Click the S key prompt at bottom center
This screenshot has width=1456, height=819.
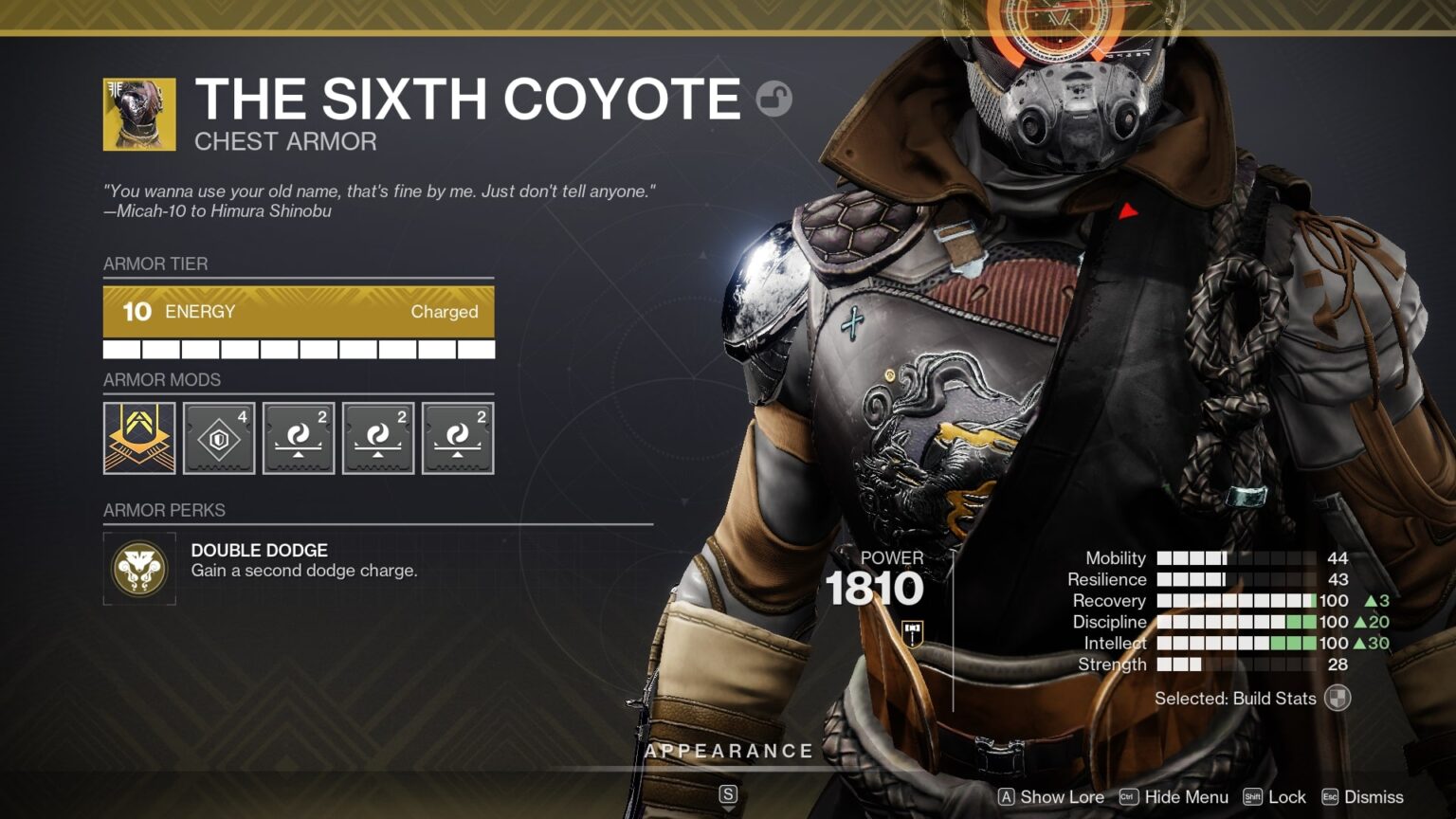tap(728, 795)
